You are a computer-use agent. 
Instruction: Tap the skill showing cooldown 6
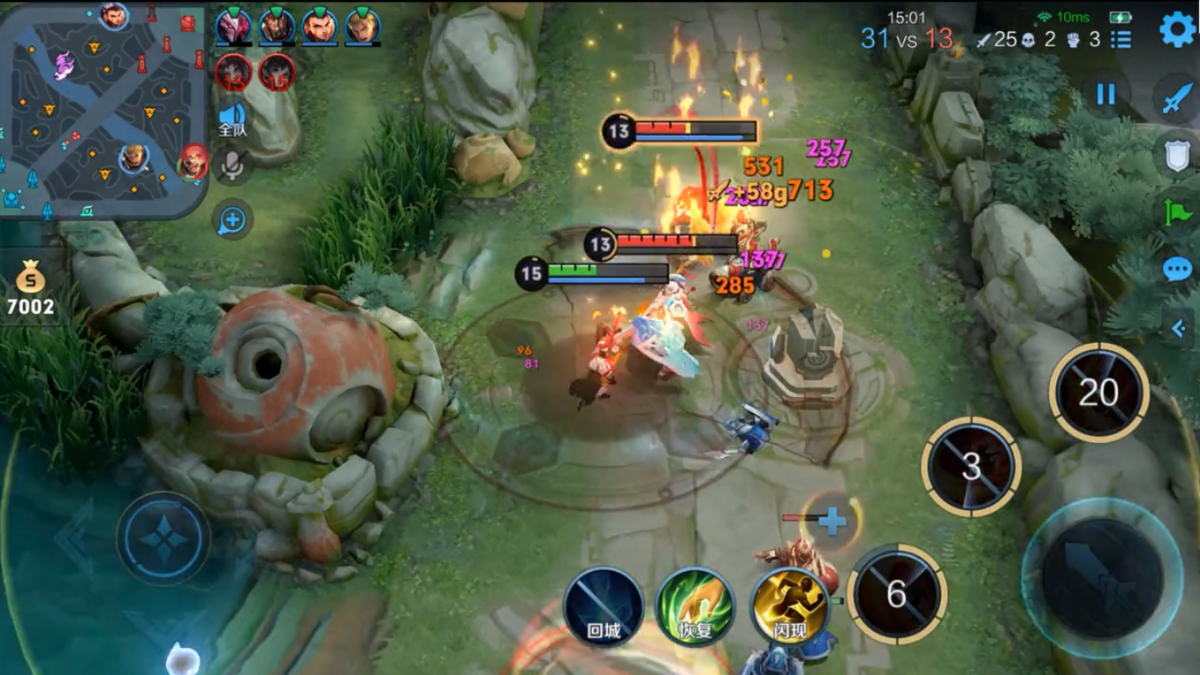click(896, 594)
